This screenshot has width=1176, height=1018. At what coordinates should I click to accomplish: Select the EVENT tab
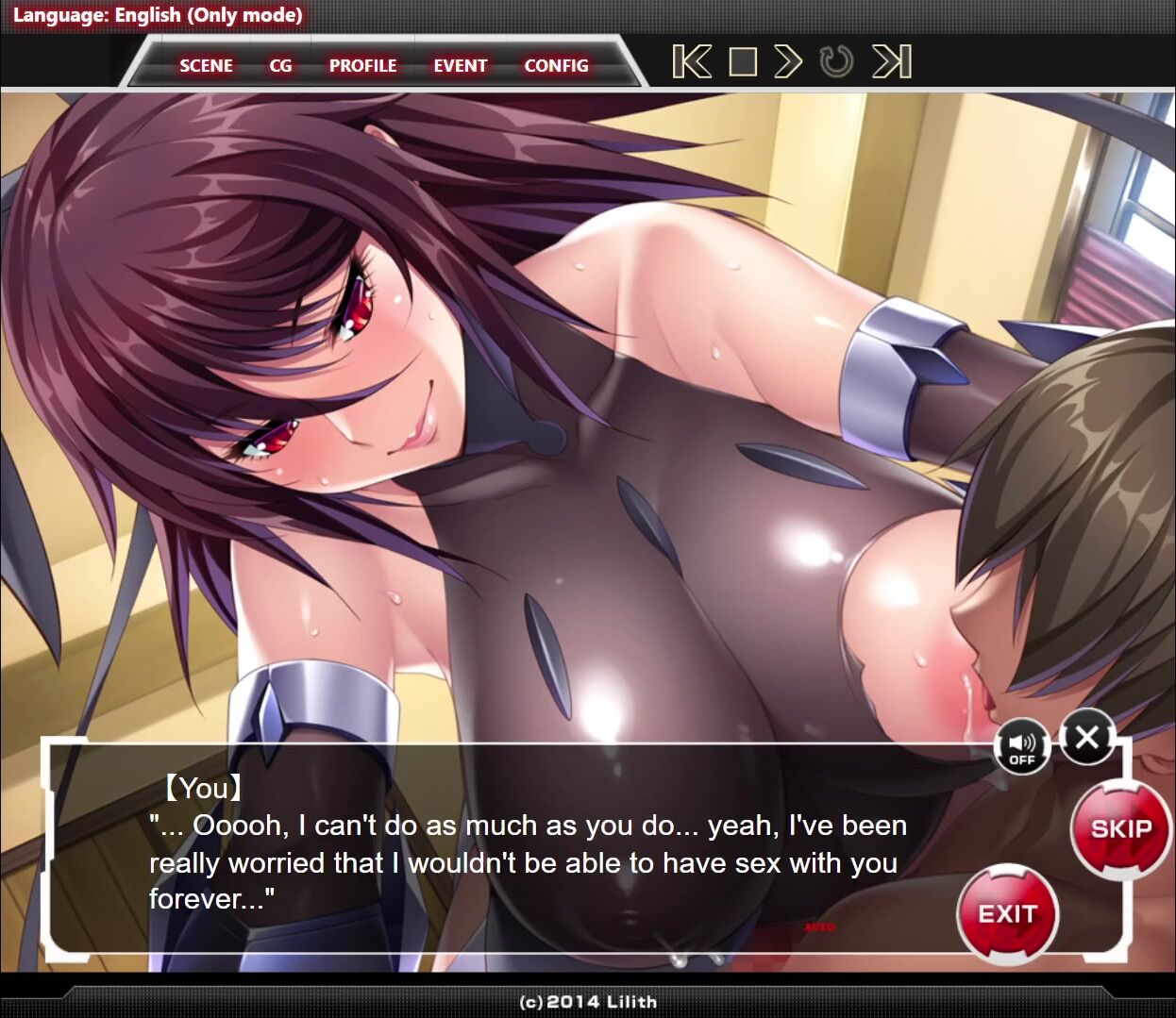(x=461, y=66)
